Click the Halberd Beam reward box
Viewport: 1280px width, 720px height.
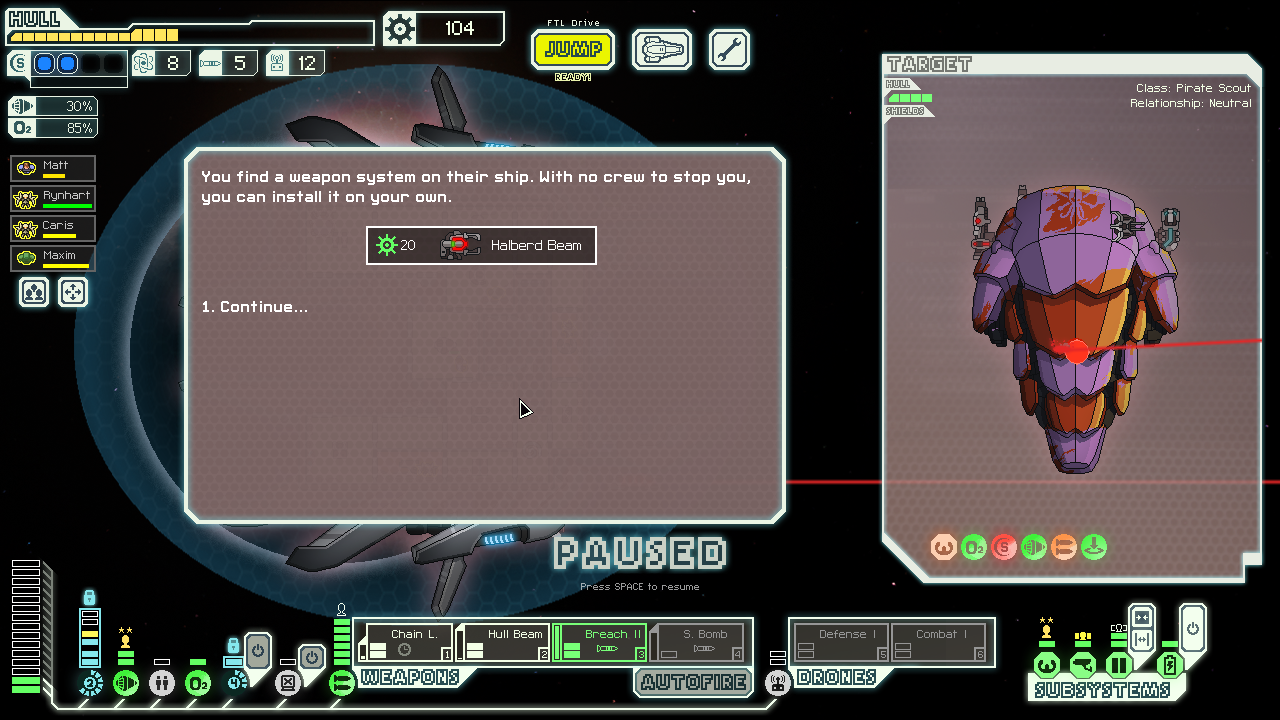click(481, 245)
